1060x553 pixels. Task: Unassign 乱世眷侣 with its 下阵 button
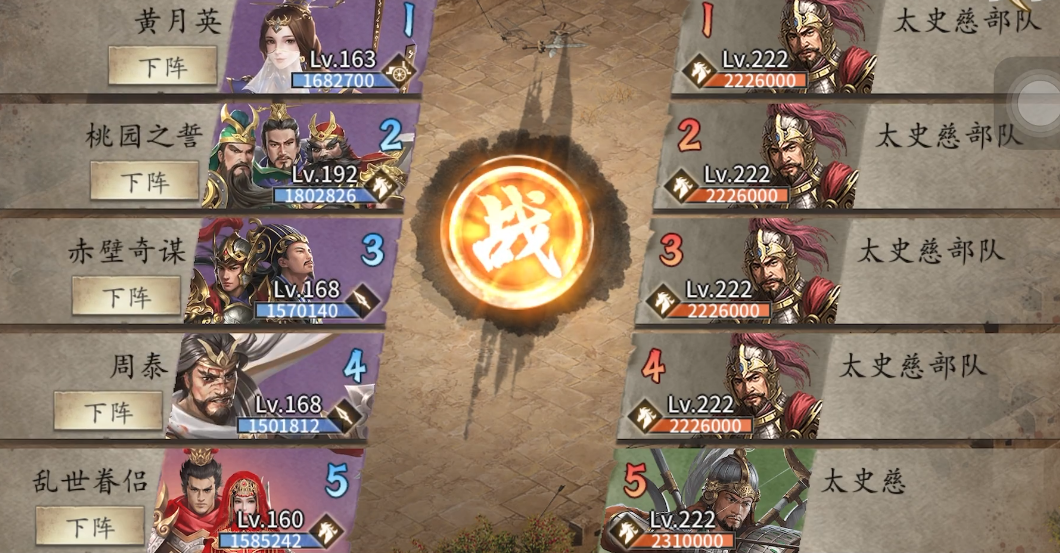pos(90,525)
